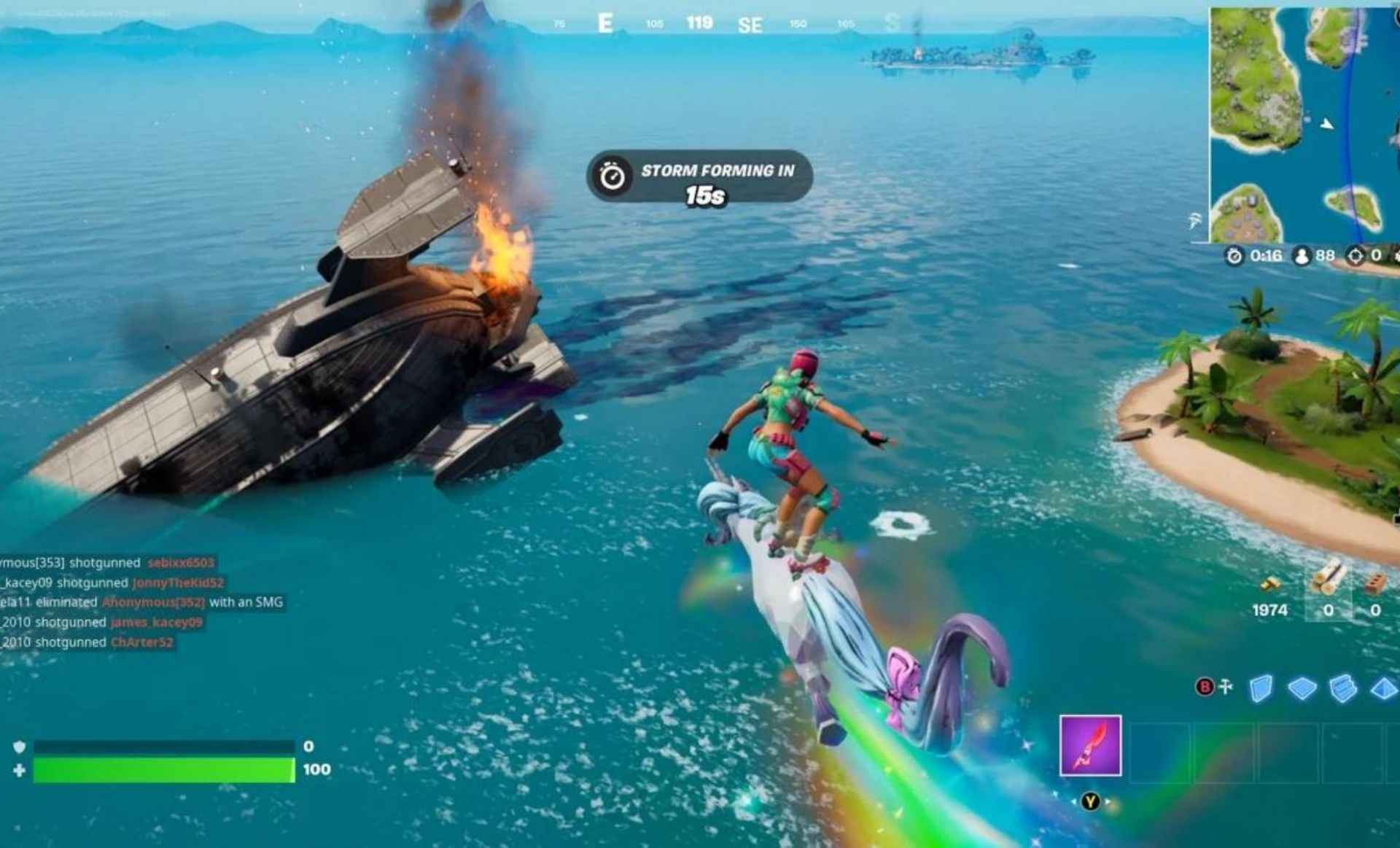Click the eliminations crosshair icon

(x=1354, y=256)
